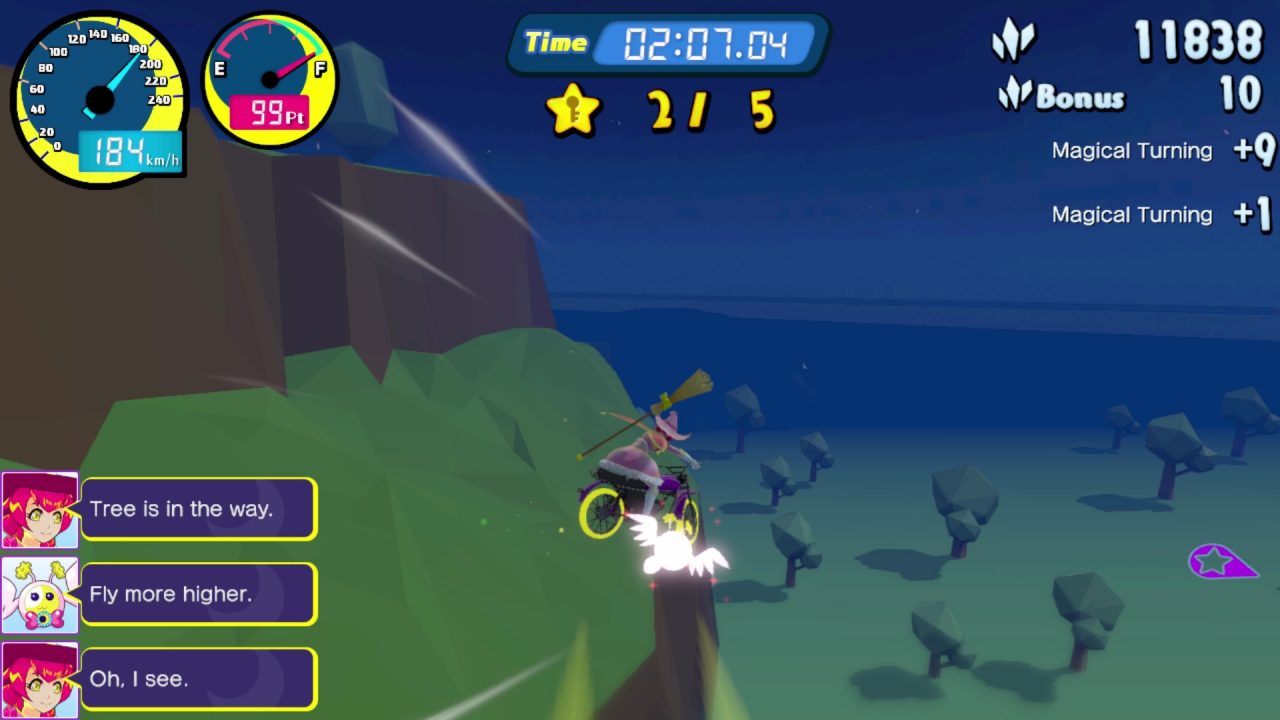Select the gold star key icon
The height and width of the screenshot is (720, 1280).
tap(572, 109)
